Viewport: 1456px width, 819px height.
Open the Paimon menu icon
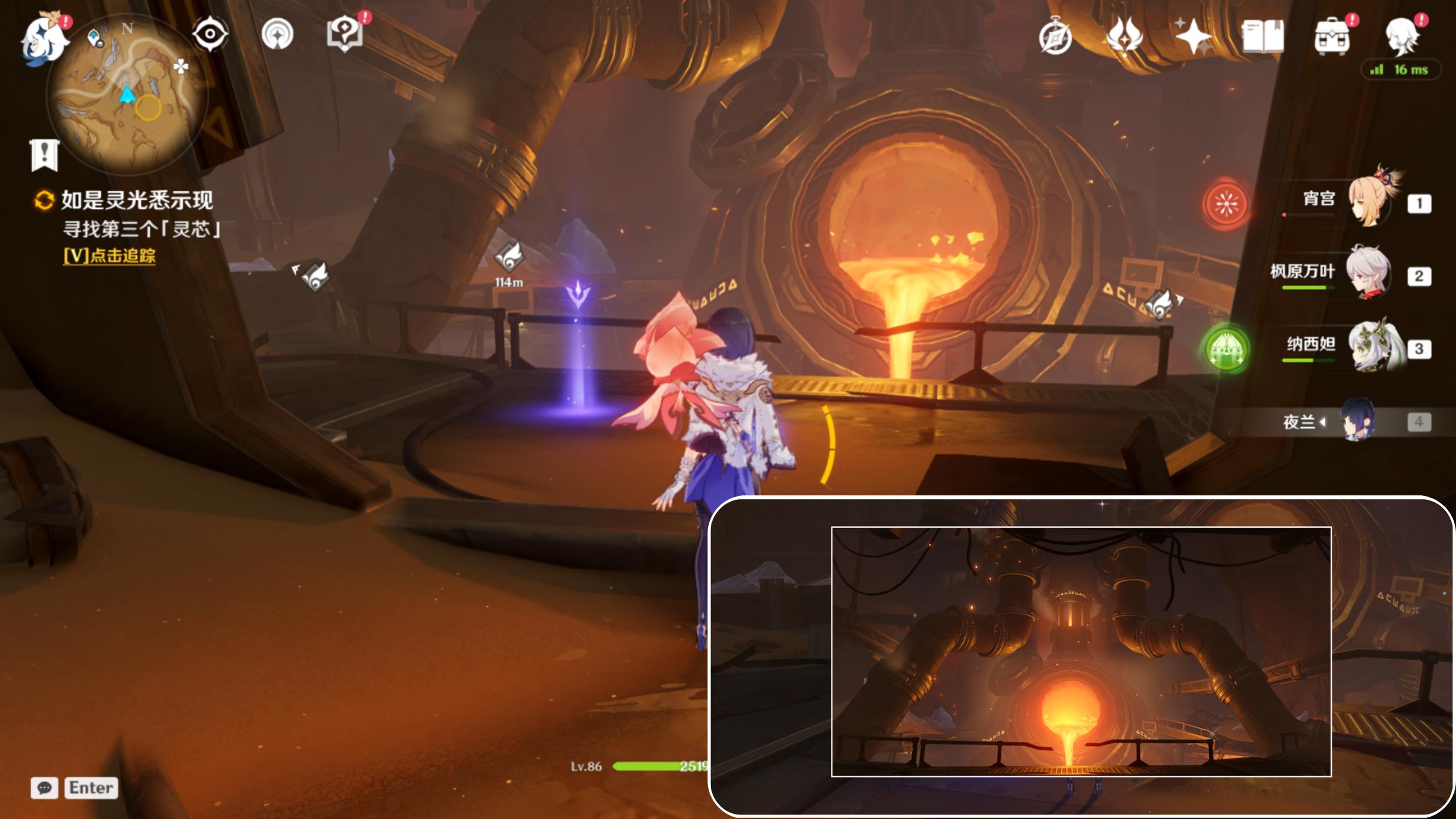point(43,40)
